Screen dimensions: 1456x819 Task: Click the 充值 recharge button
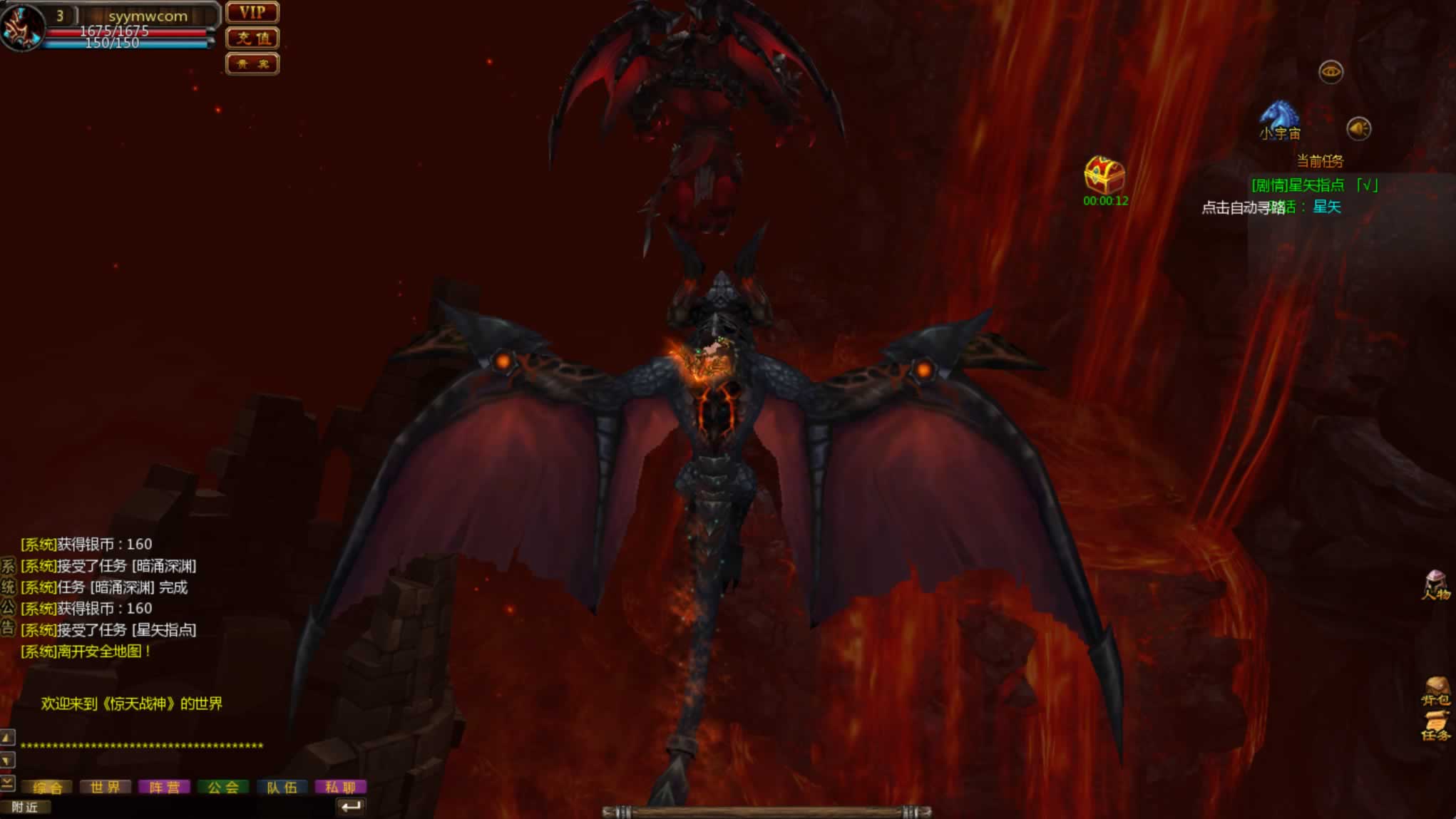(x=252, y=38)
